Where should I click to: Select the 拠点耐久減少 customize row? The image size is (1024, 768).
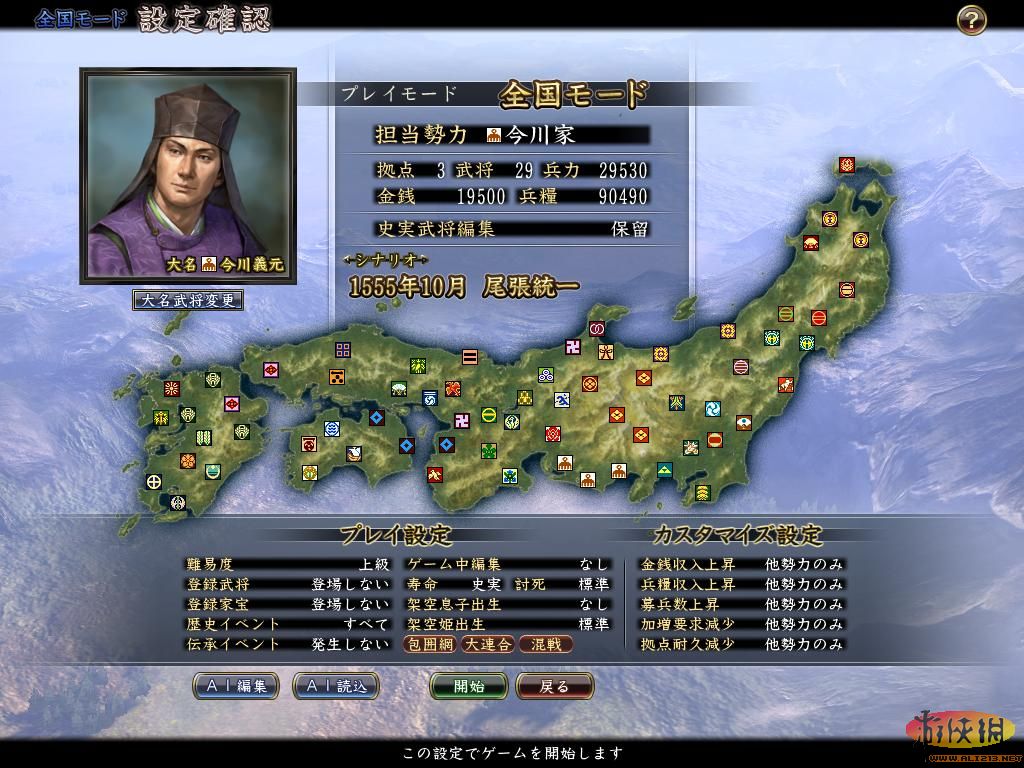tap(741, 644)
